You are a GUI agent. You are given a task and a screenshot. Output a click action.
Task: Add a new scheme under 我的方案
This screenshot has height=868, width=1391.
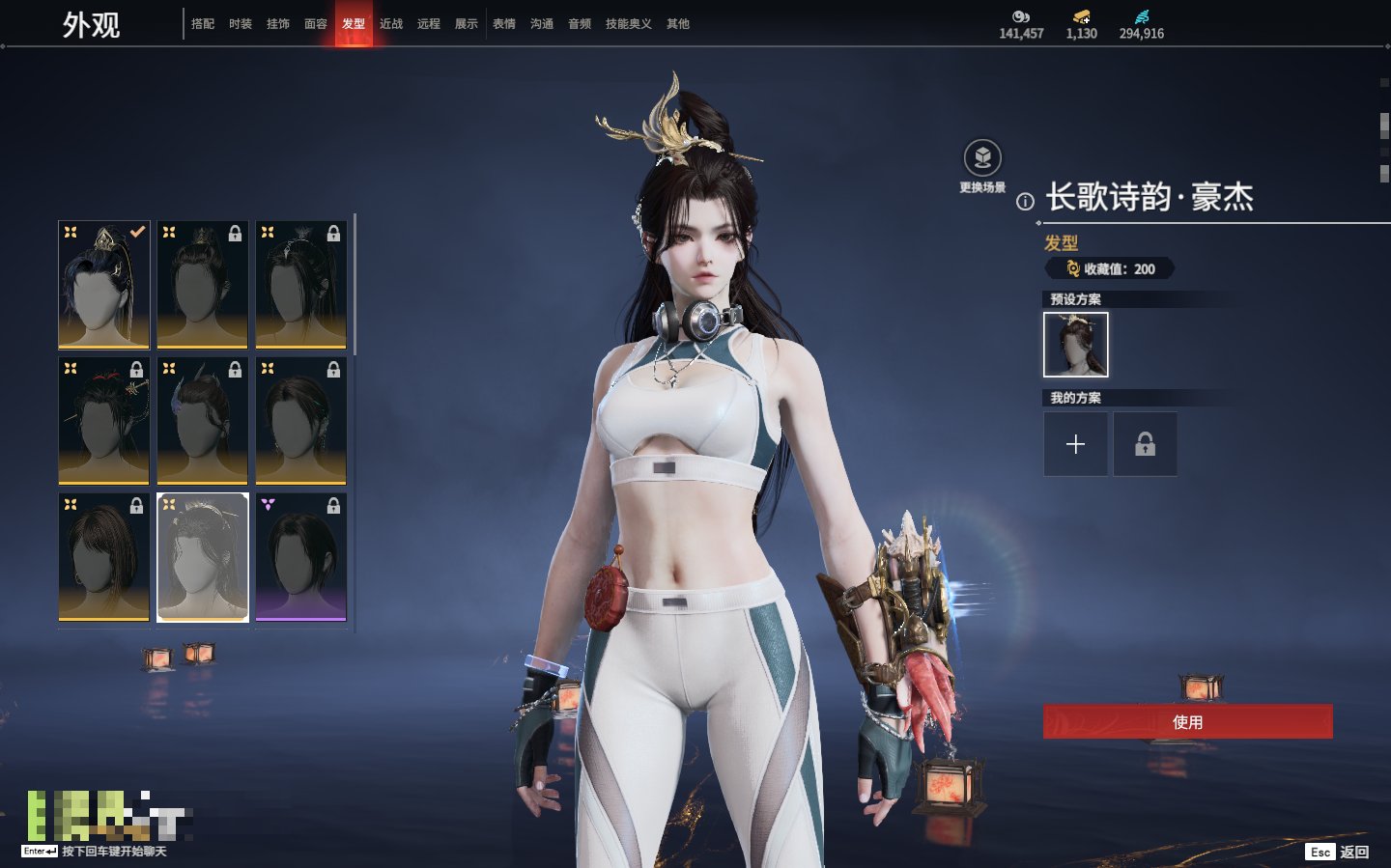click(1075, 444)
